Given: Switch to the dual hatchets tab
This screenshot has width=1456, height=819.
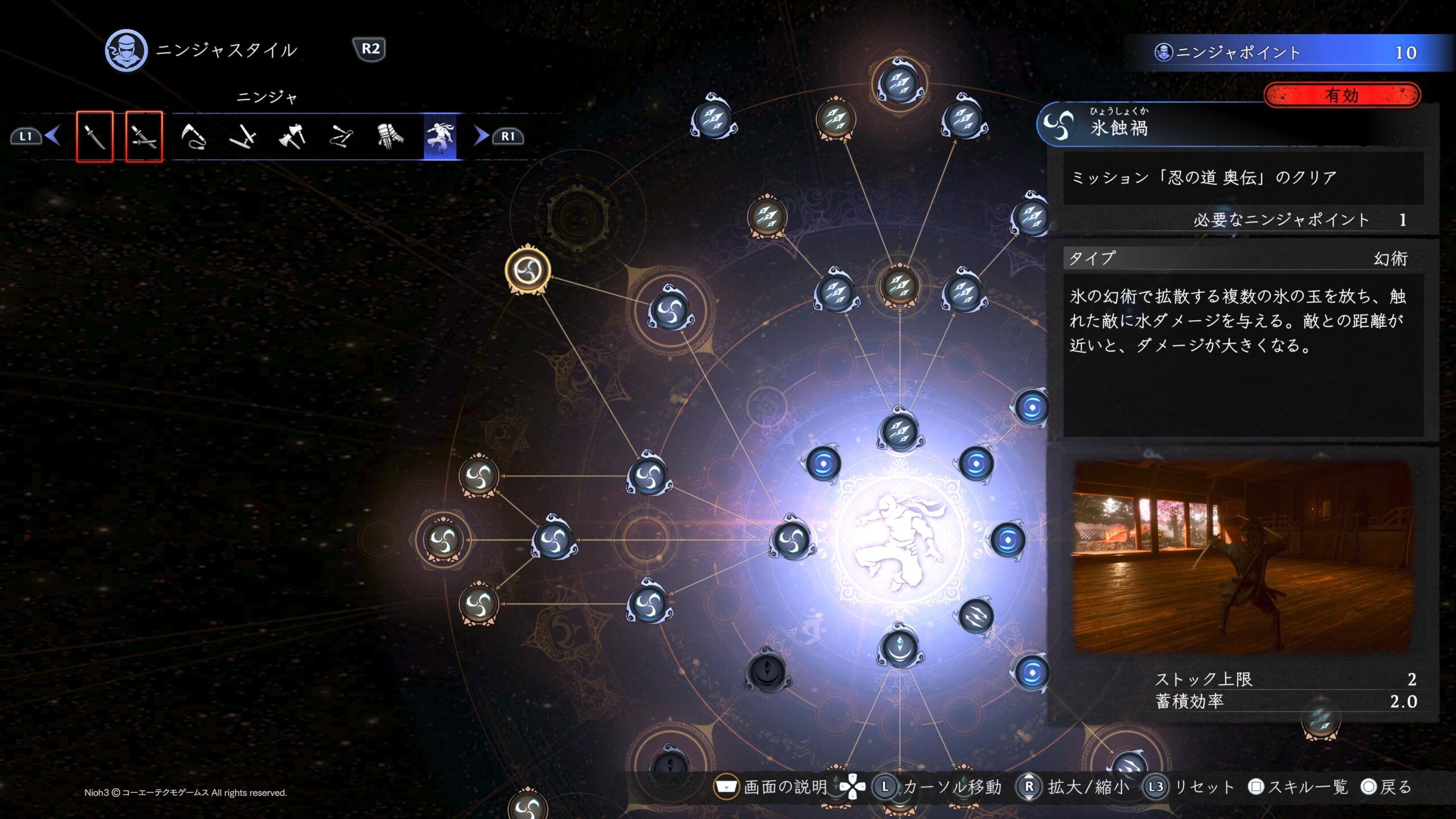Looking at the screenshot, I should [x=292, y=136].
